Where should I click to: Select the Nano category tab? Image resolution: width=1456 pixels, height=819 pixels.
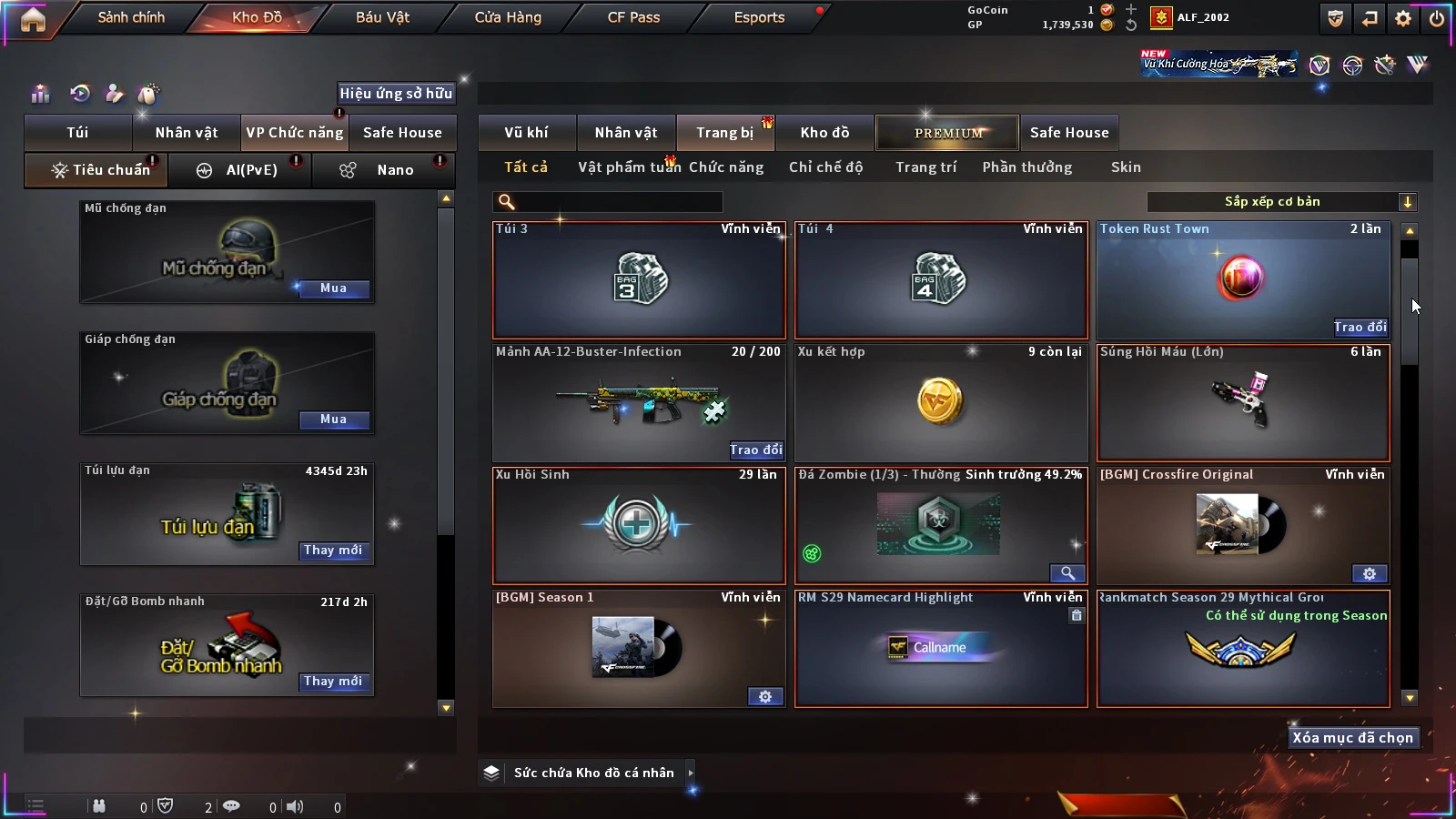pyautogui.click(x=394, y=170)
